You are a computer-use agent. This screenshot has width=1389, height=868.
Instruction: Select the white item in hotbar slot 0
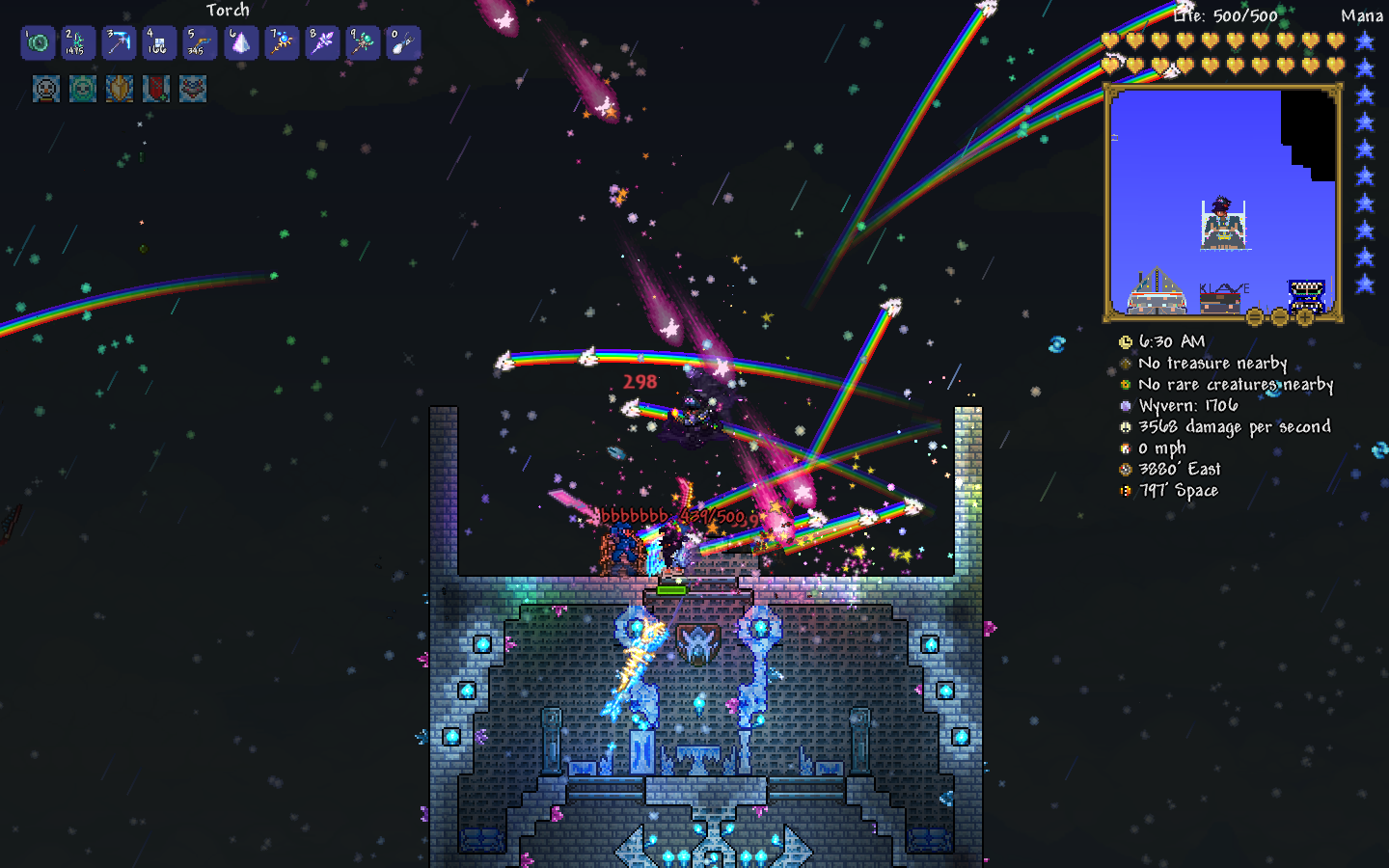click(403, 43)
